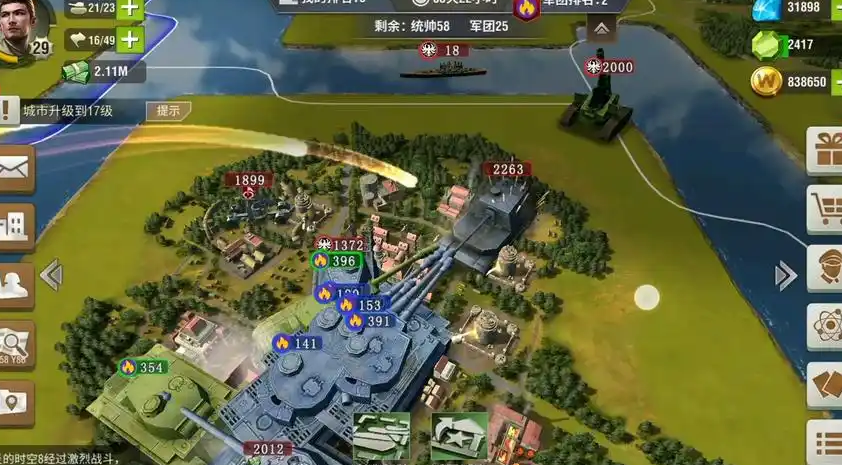Image resolution: width=842 pixels, height=466 pixels.
Task: Open the mail envelope icon
Action: pyautogui.click(x=14, y=168)
